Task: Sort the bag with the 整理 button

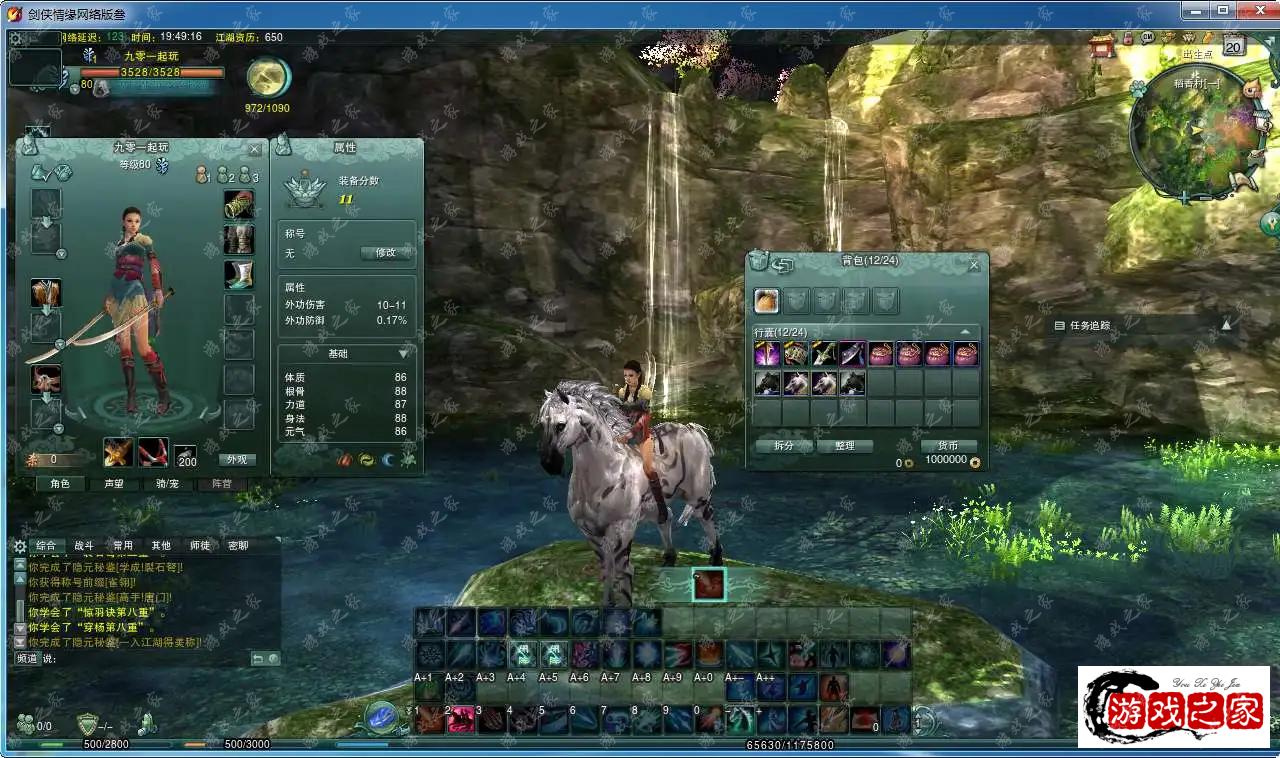Action: (844, 446)
